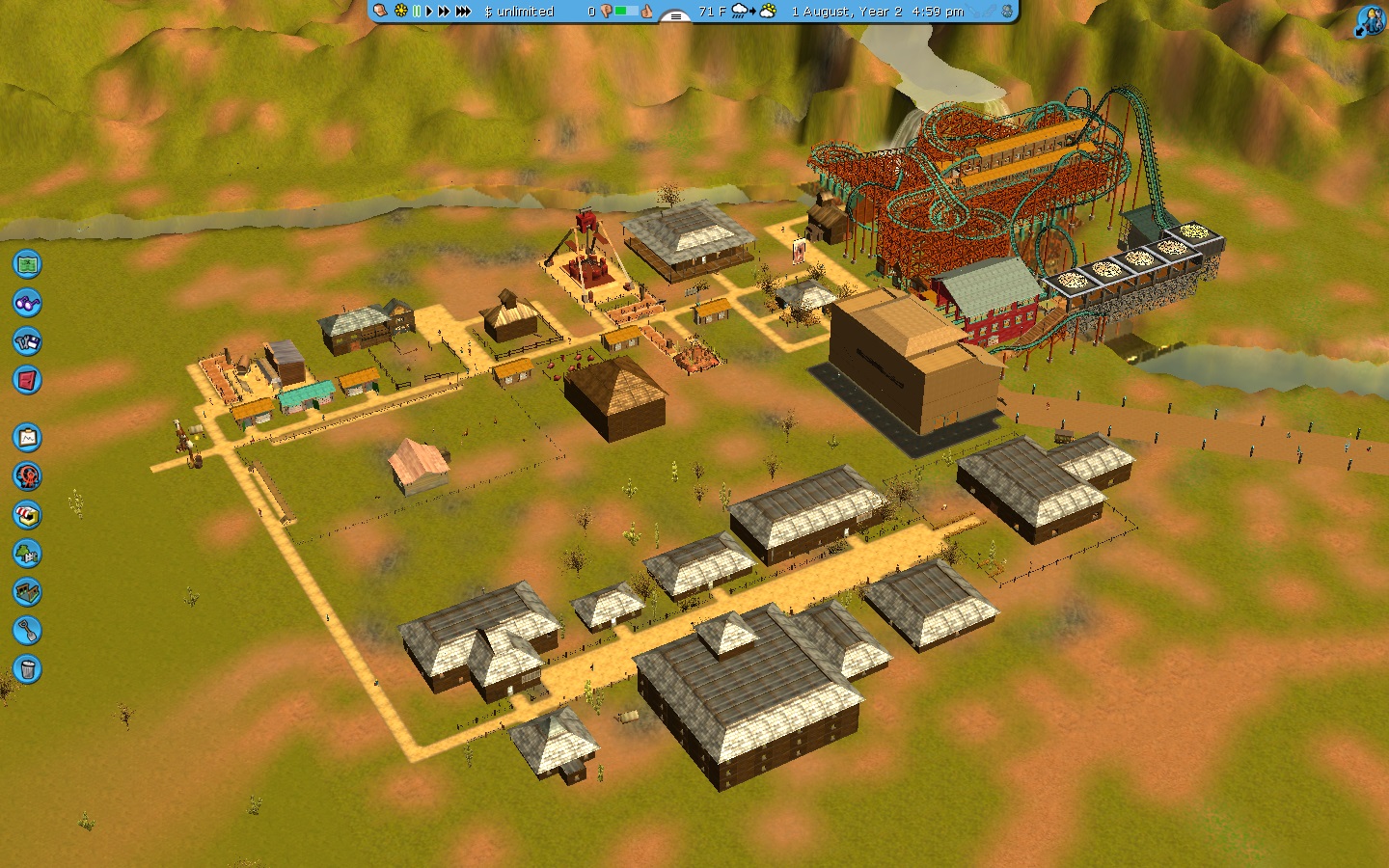Pause the game with the green pause button
The width and height of the screenshot is (1389, 868).
coord(417,12)
